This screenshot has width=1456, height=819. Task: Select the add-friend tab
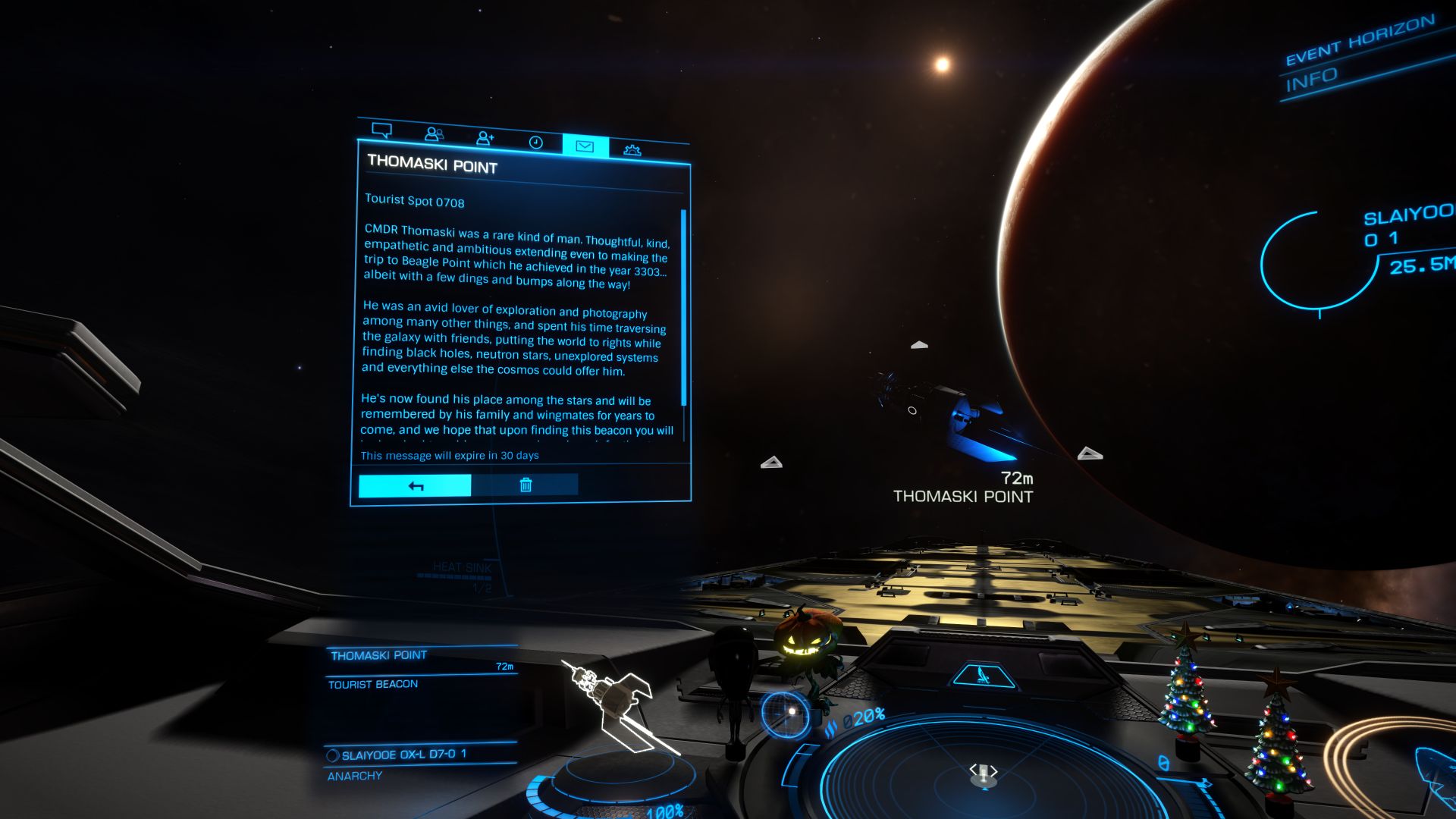coord(485,138)
